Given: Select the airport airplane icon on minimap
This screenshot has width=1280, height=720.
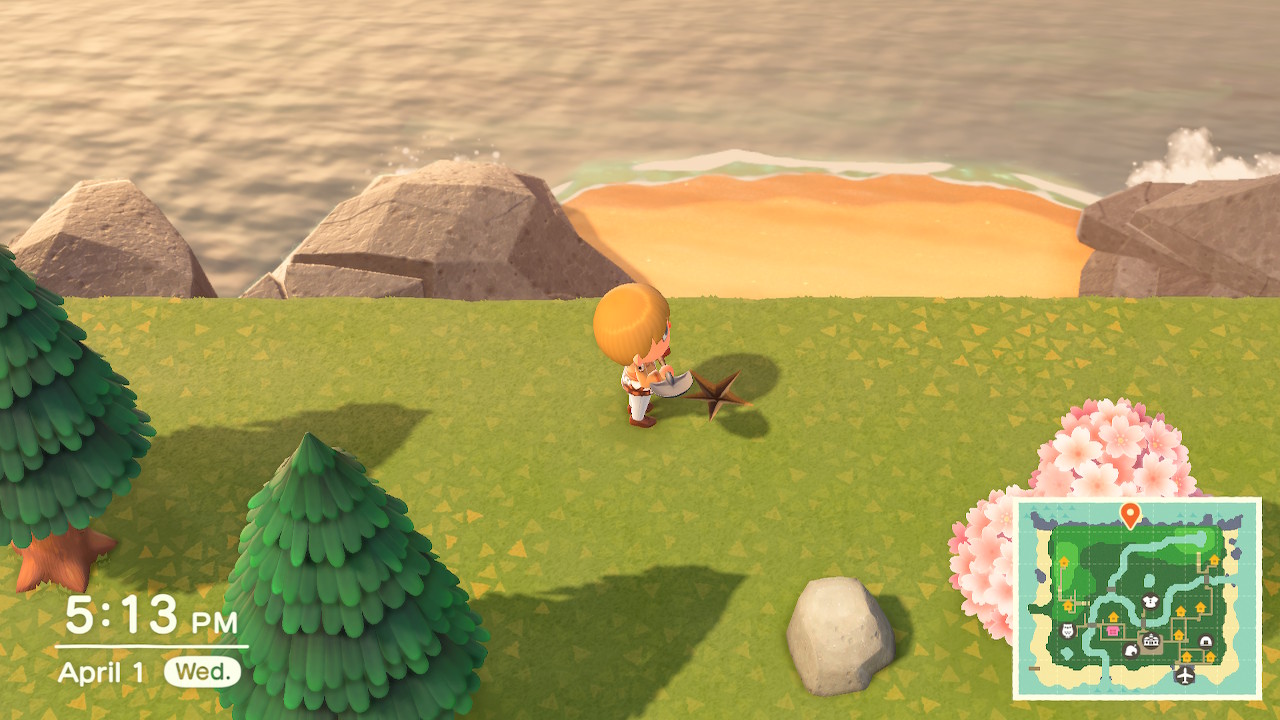Looking at the screenshot, I should pos(1184,674).
